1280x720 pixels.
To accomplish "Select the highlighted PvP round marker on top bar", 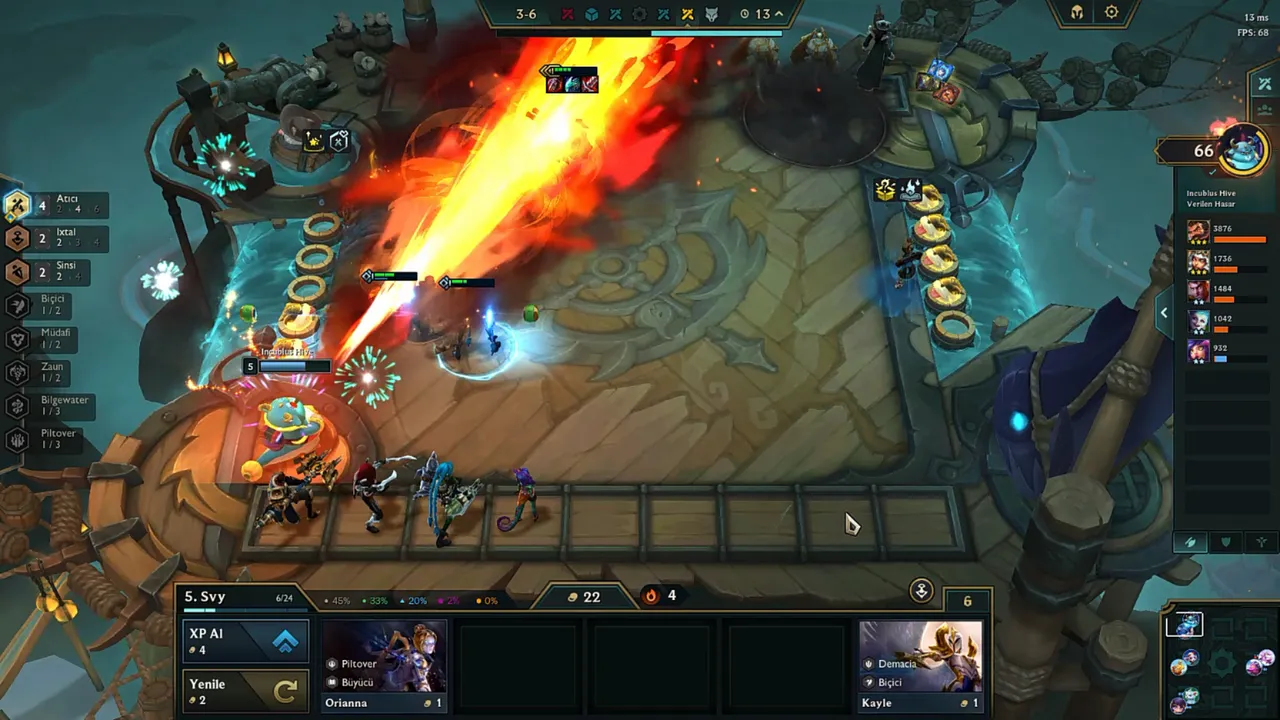I will 687,14.
